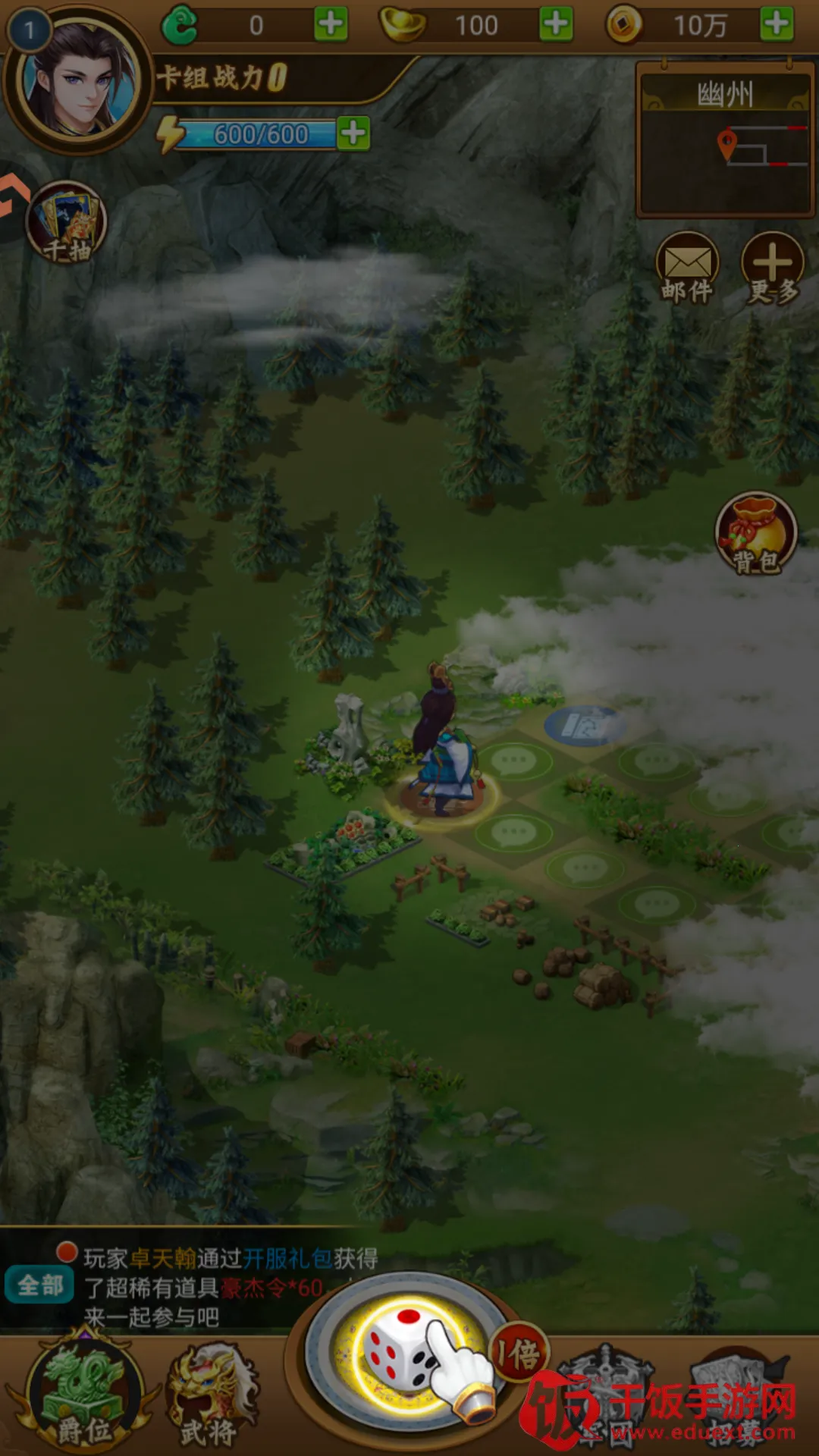
Task: Switch to the 全部 chat channel
Action: (x=40, y=1285)
